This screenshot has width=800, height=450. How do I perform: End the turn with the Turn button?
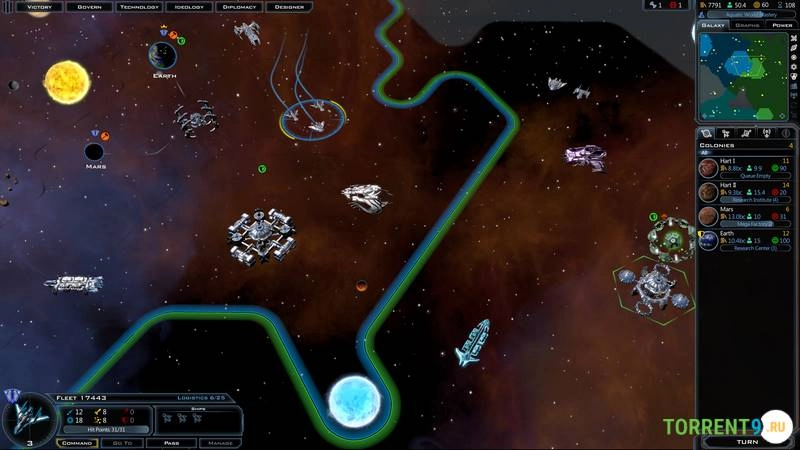pos(746,440)
